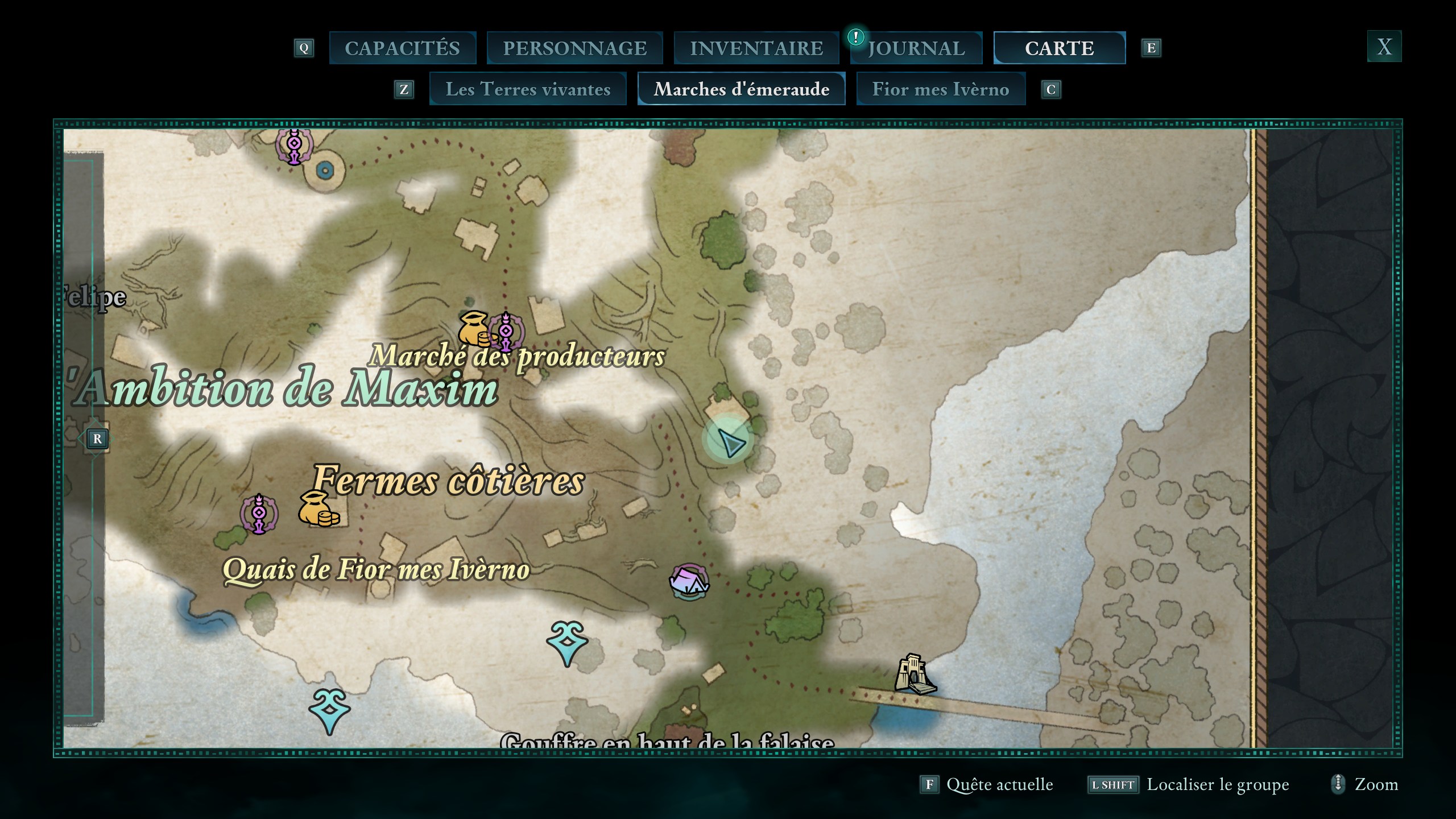Show the Les Terres vivantes map
This screenshot has width=1456, height=819.
coord(528,89)
